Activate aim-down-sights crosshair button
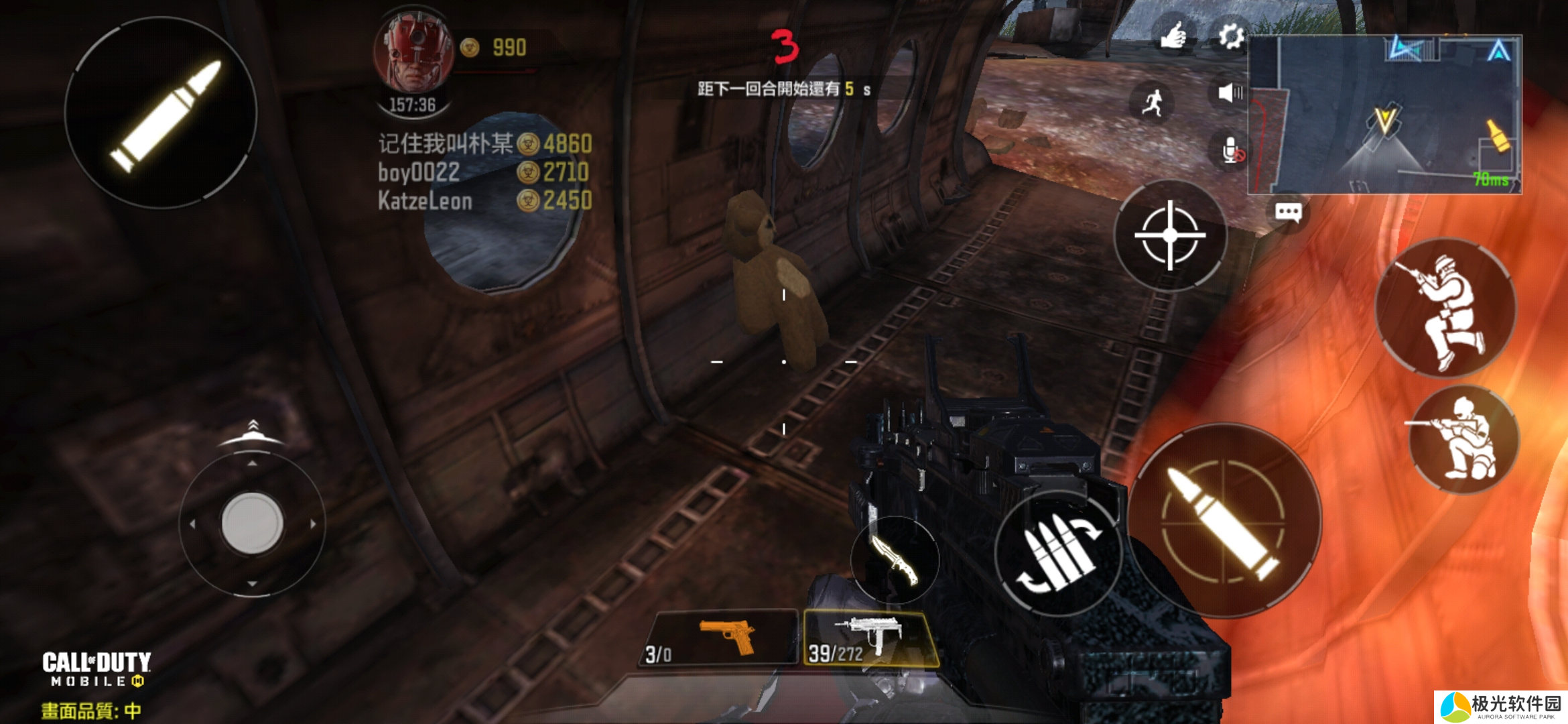The width and height of the screenshot is (1568, 724). click(1170, 235)
